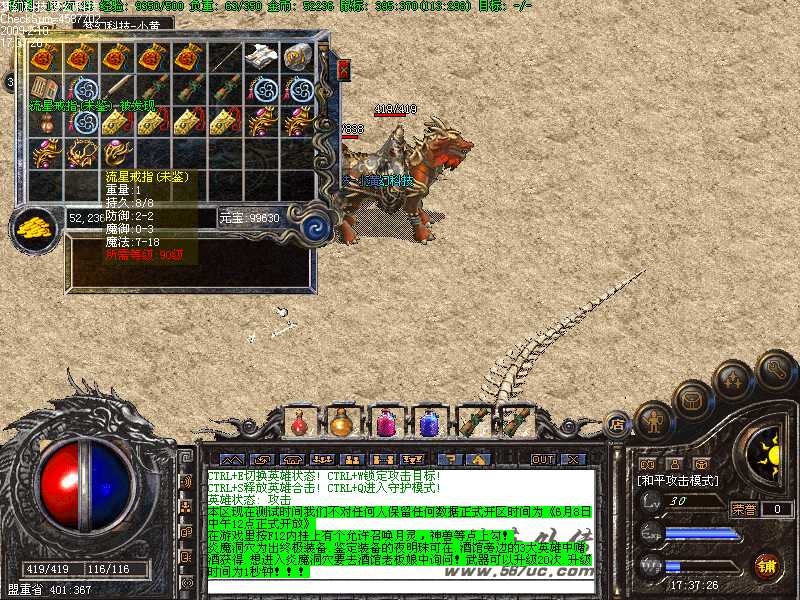Click the X button above chat

pyautogui.click(x=573, y=460)
